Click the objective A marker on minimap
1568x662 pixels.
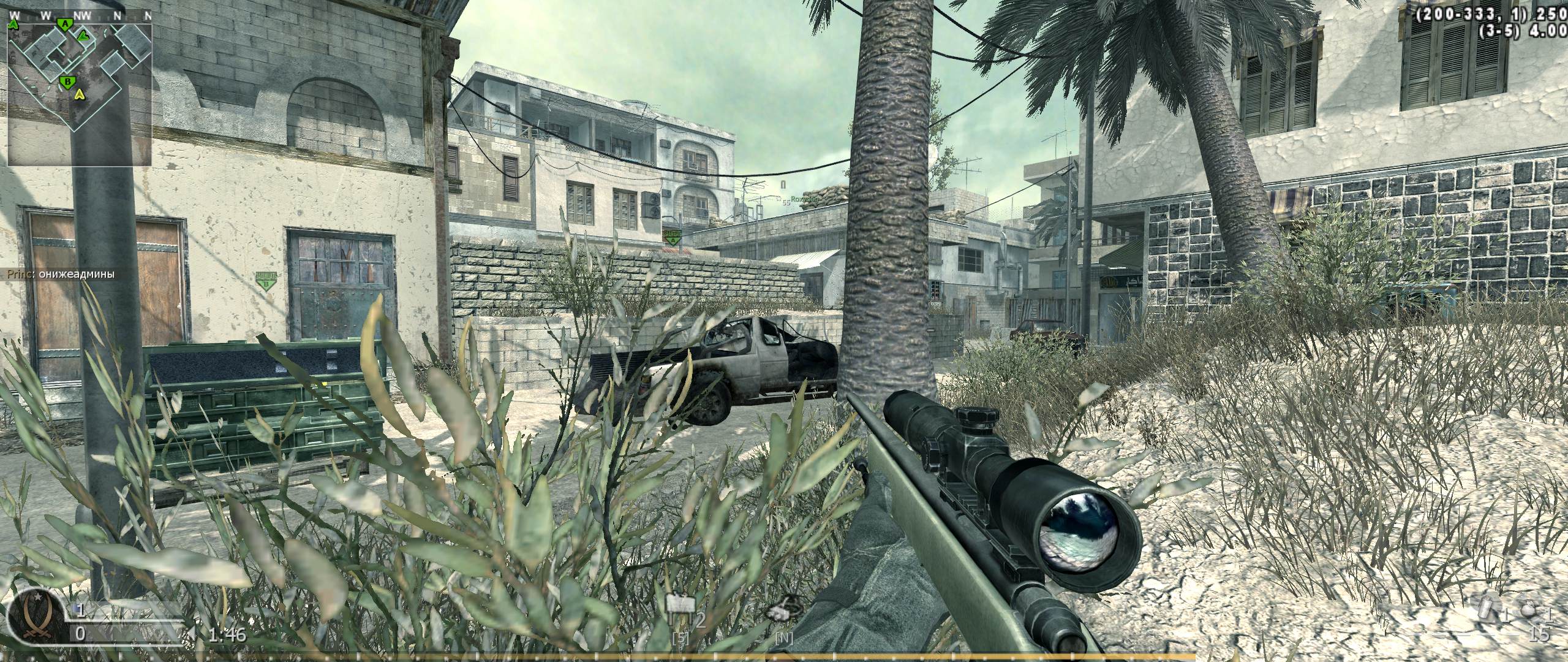[64, 25]
